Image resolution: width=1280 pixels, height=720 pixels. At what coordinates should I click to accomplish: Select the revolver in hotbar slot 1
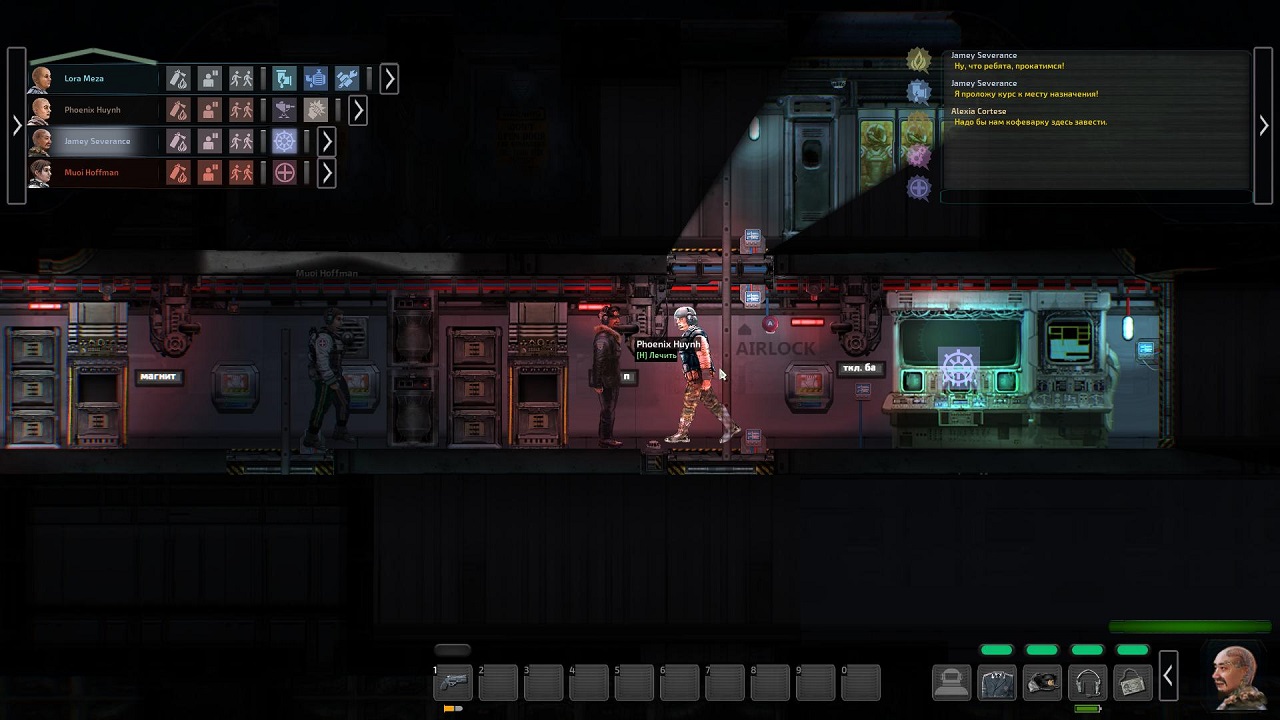[x=452, y=682]
